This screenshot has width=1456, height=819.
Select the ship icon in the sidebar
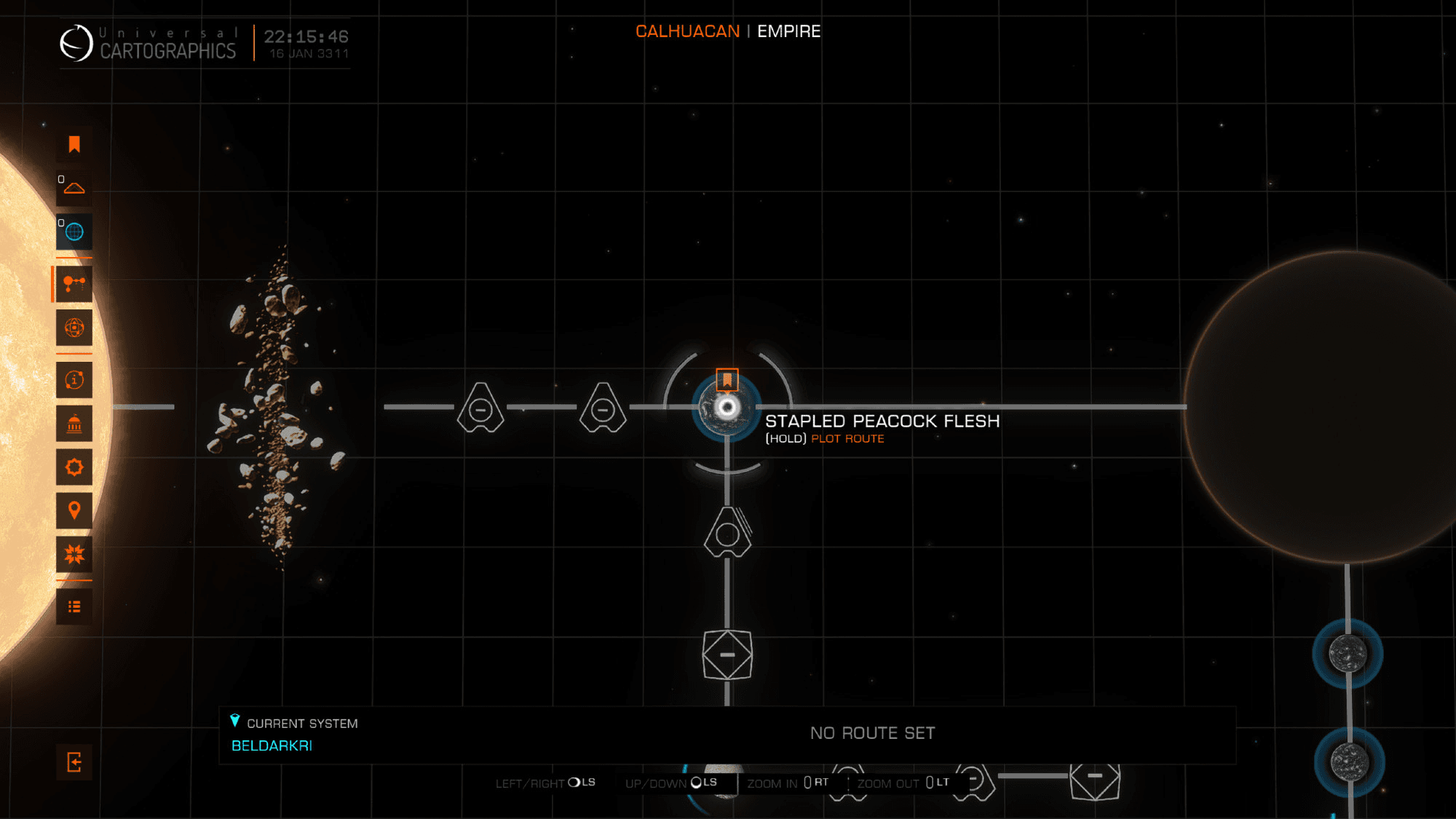coord(74,189)
